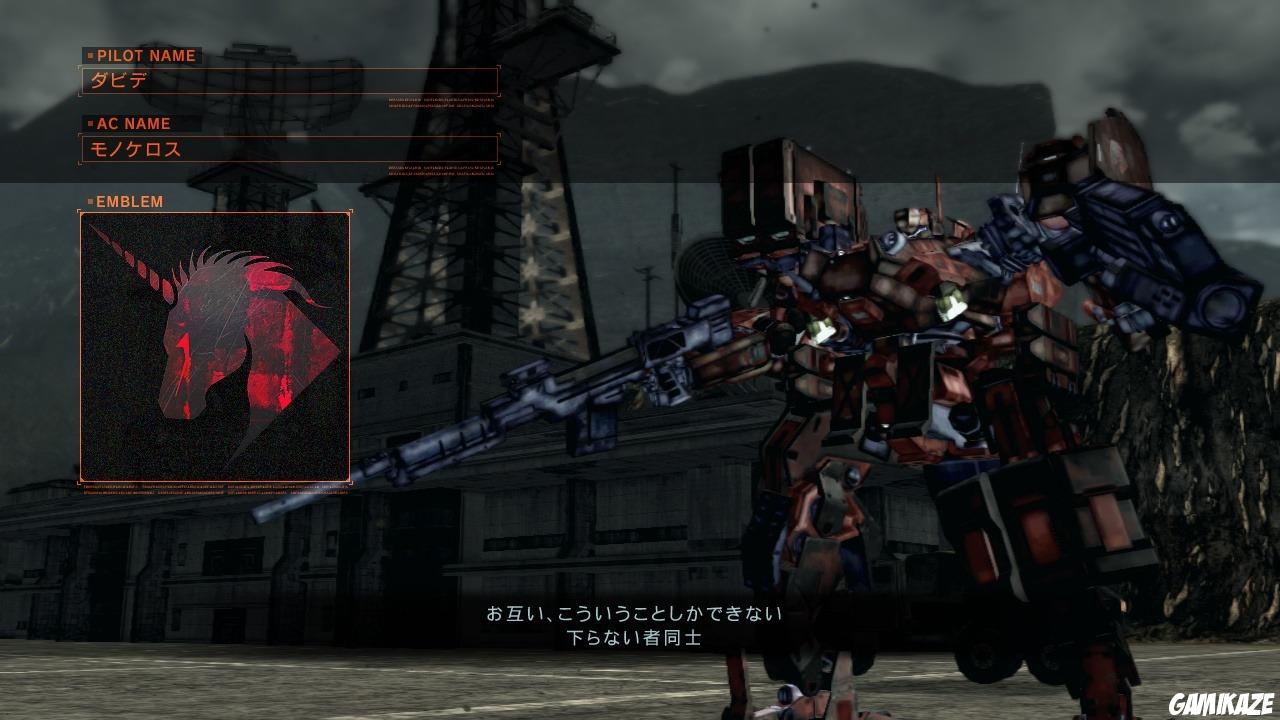
Task: Toggle the PILOT NAME section header
Action: [x=145, y=56]
